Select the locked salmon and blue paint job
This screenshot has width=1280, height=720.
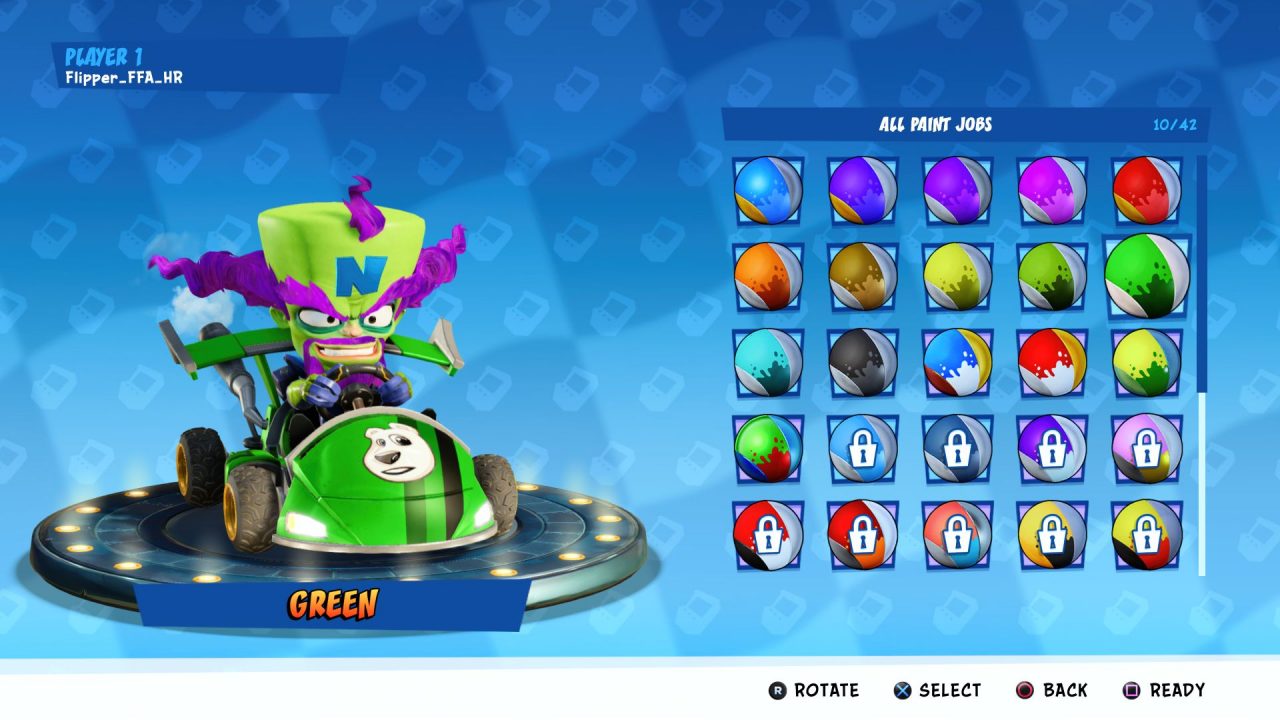[x=957, y=534]
